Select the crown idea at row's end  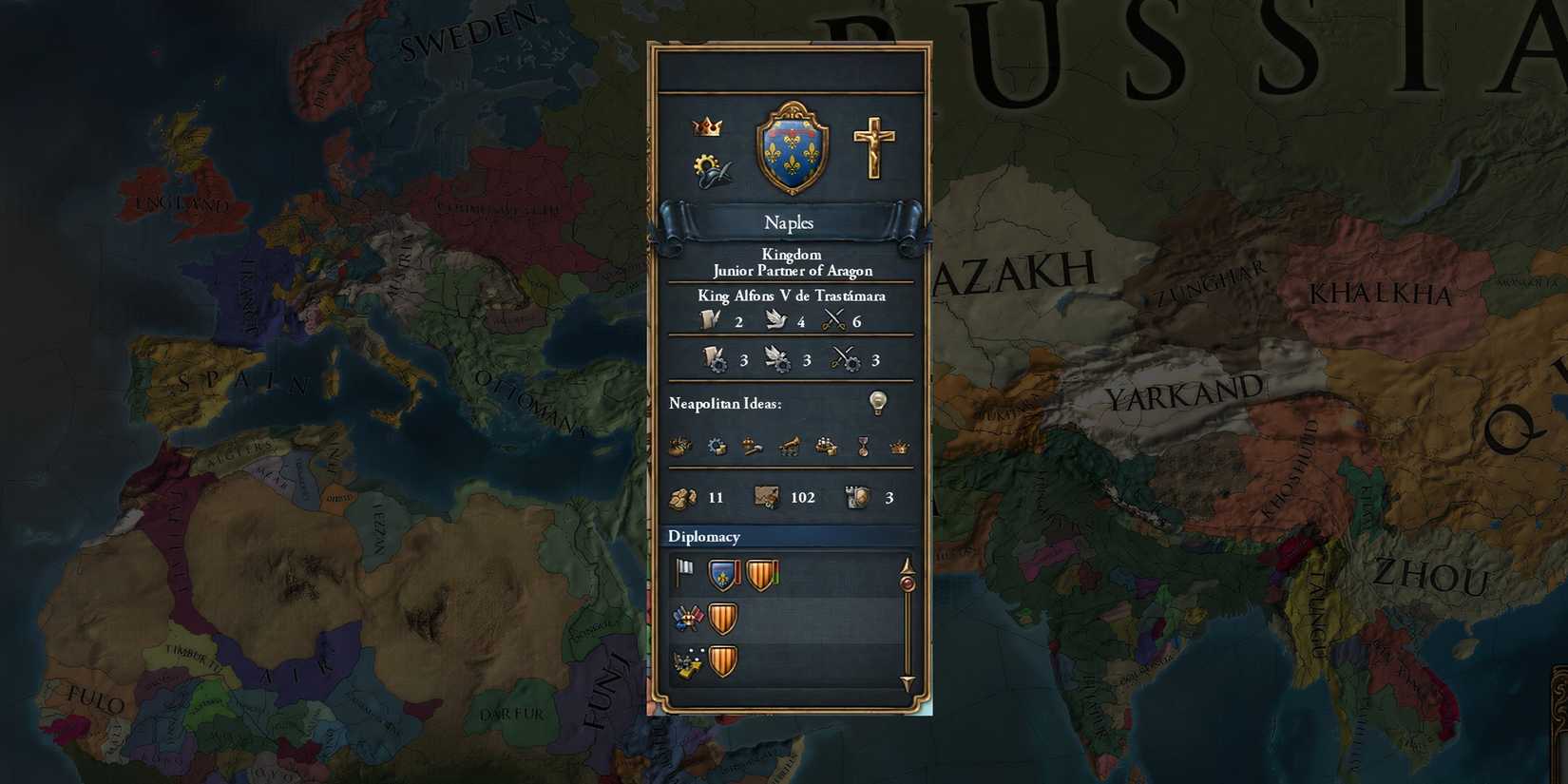(x=899, y=448)
